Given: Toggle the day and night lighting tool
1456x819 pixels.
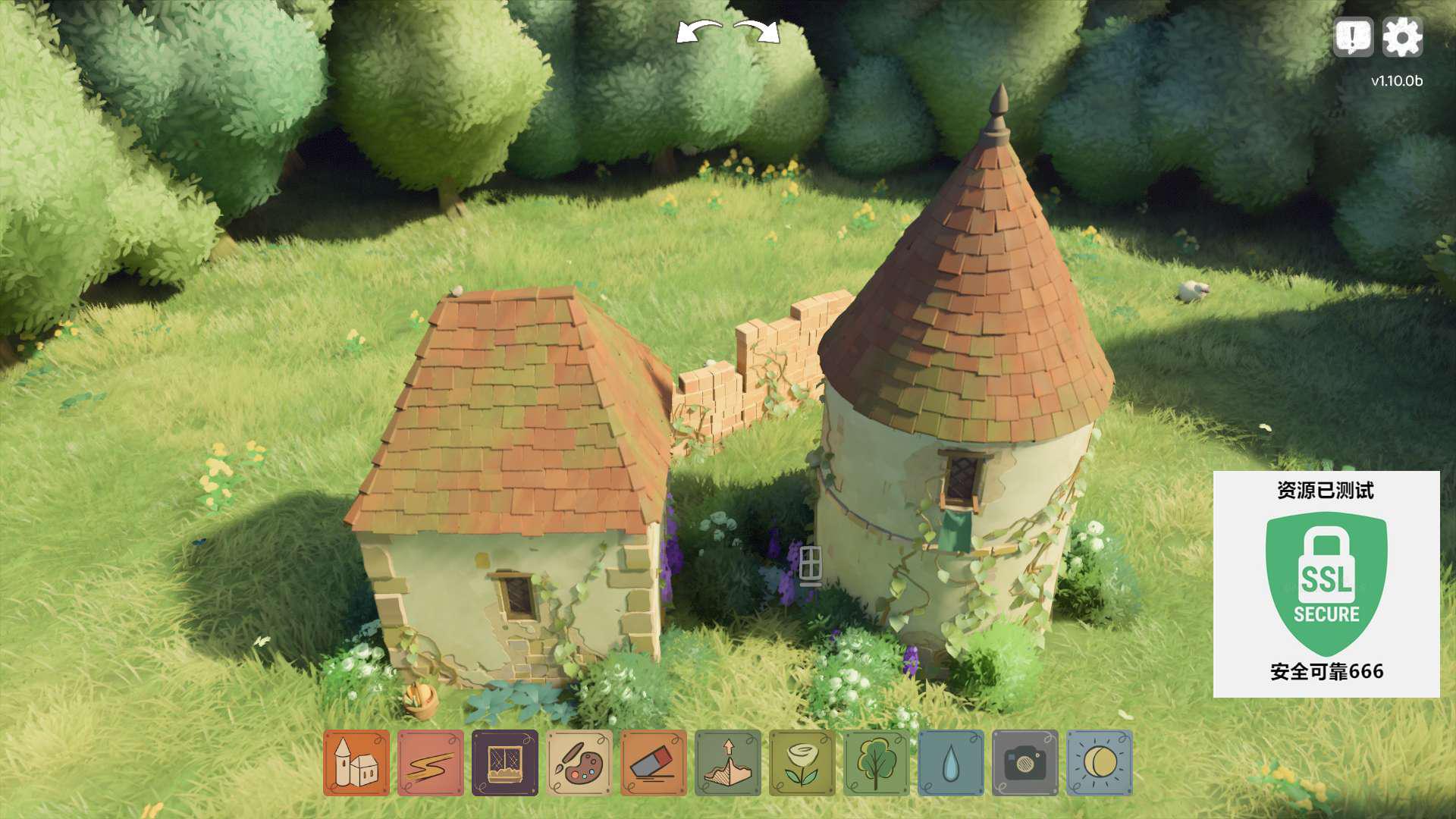Looking at the screenshot, I should coord(1100,763).
